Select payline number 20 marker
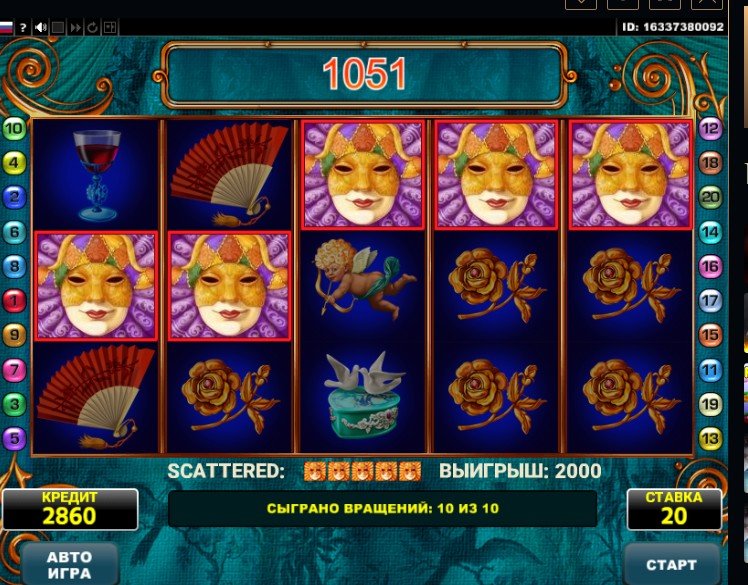748x585 pixels. pos(710,197)
